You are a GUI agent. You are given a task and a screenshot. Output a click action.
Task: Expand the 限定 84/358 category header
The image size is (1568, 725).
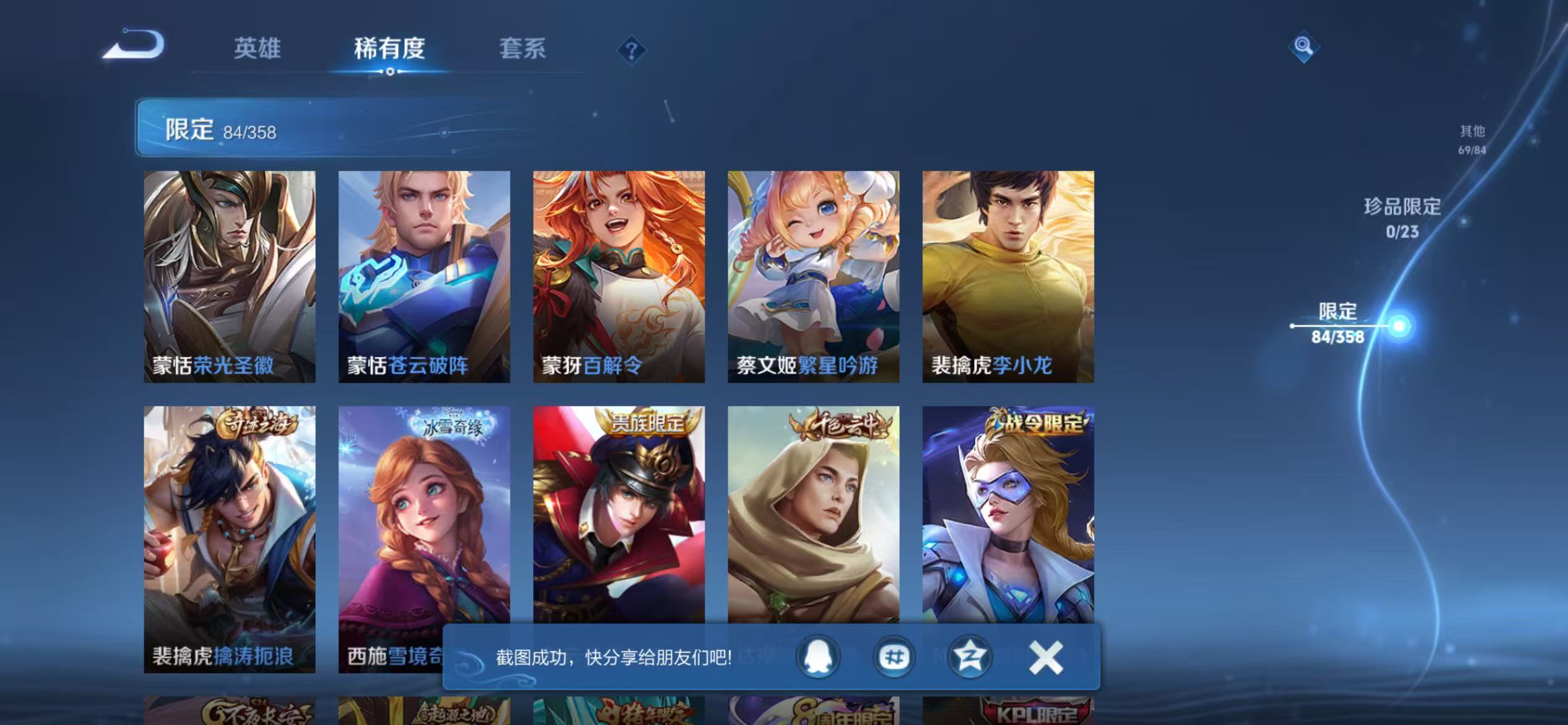[x=220, y=129]
